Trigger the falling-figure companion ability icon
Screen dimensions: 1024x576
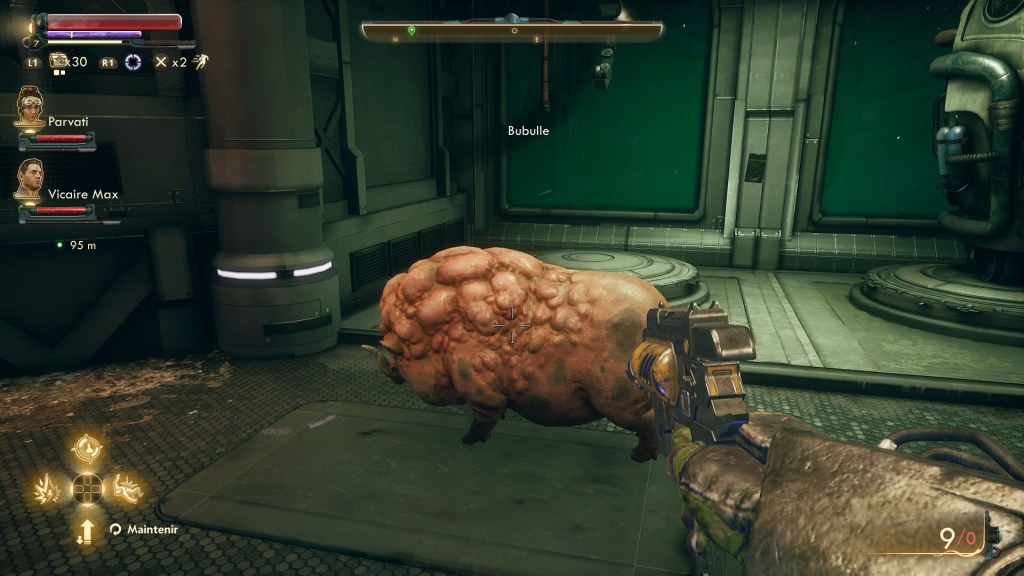click(127, 489)
